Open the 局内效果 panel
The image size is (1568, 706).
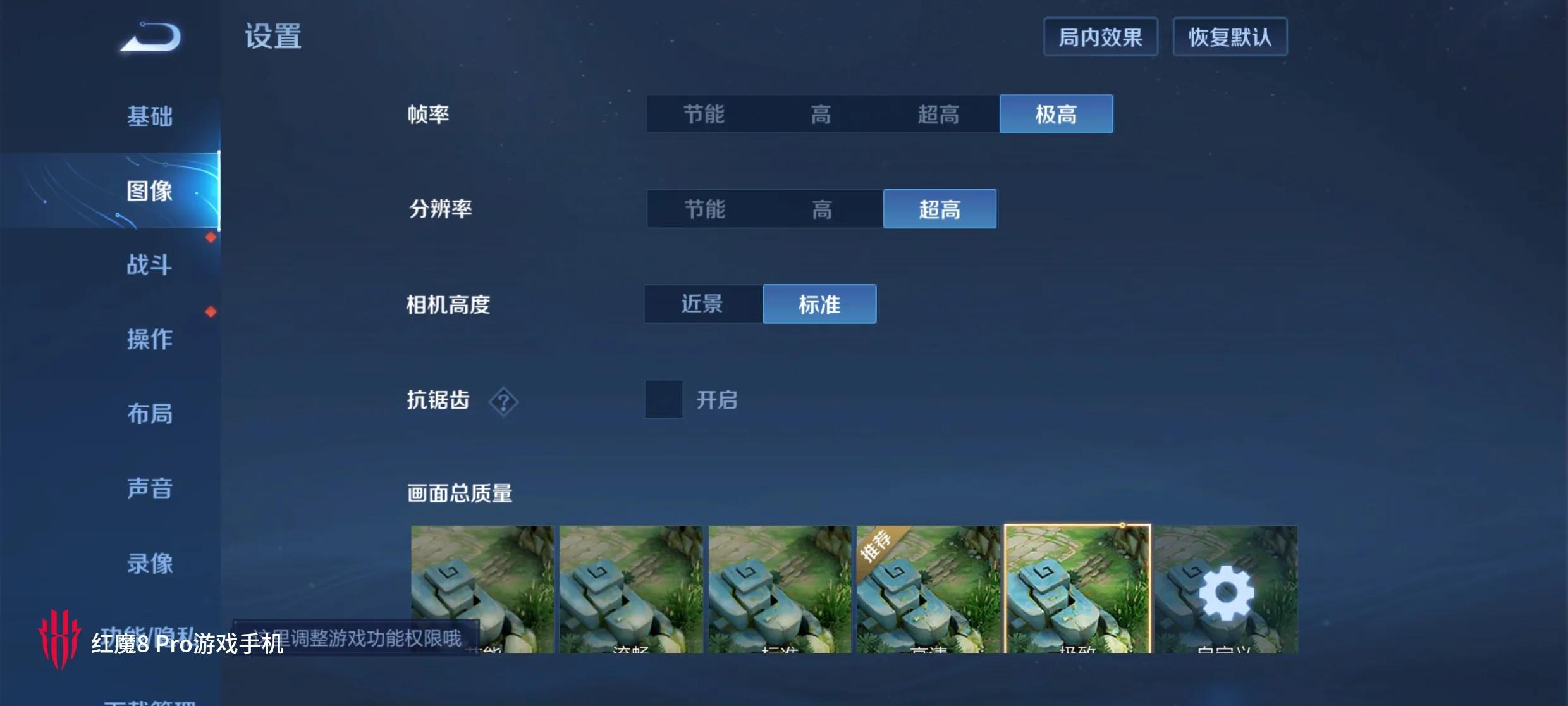pyautogui.click(x=1100, y=37)
